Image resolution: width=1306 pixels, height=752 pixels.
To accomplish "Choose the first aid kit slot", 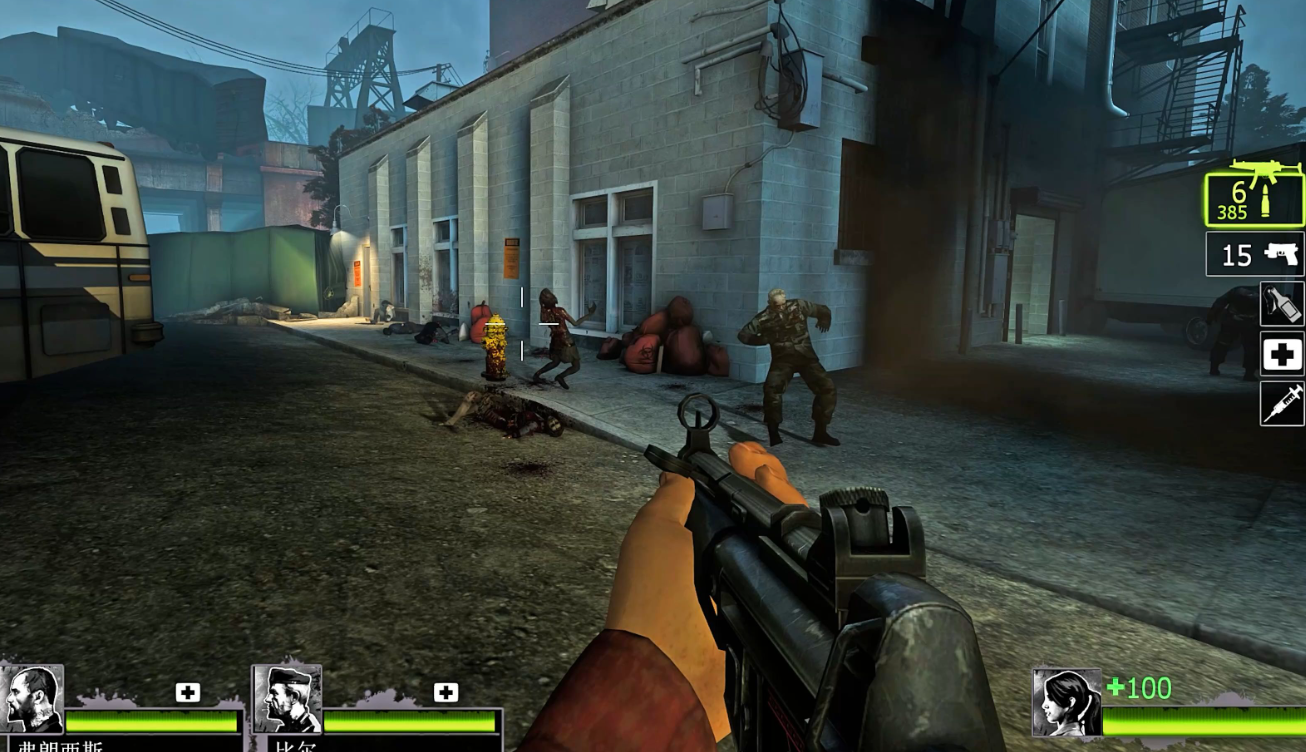I will point(1282,354).
